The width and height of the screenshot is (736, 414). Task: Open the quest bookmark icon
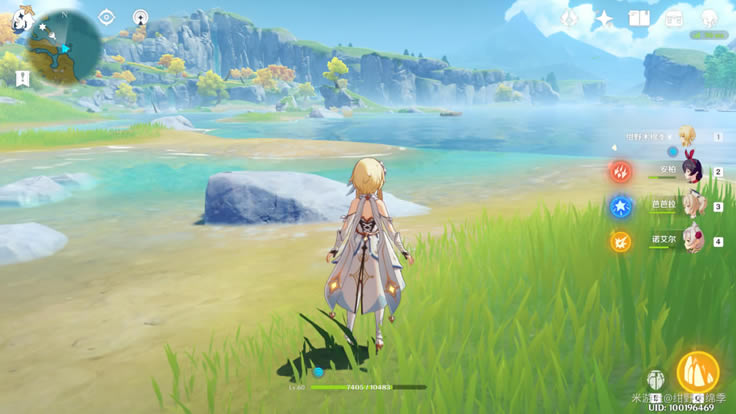[22, 79]
